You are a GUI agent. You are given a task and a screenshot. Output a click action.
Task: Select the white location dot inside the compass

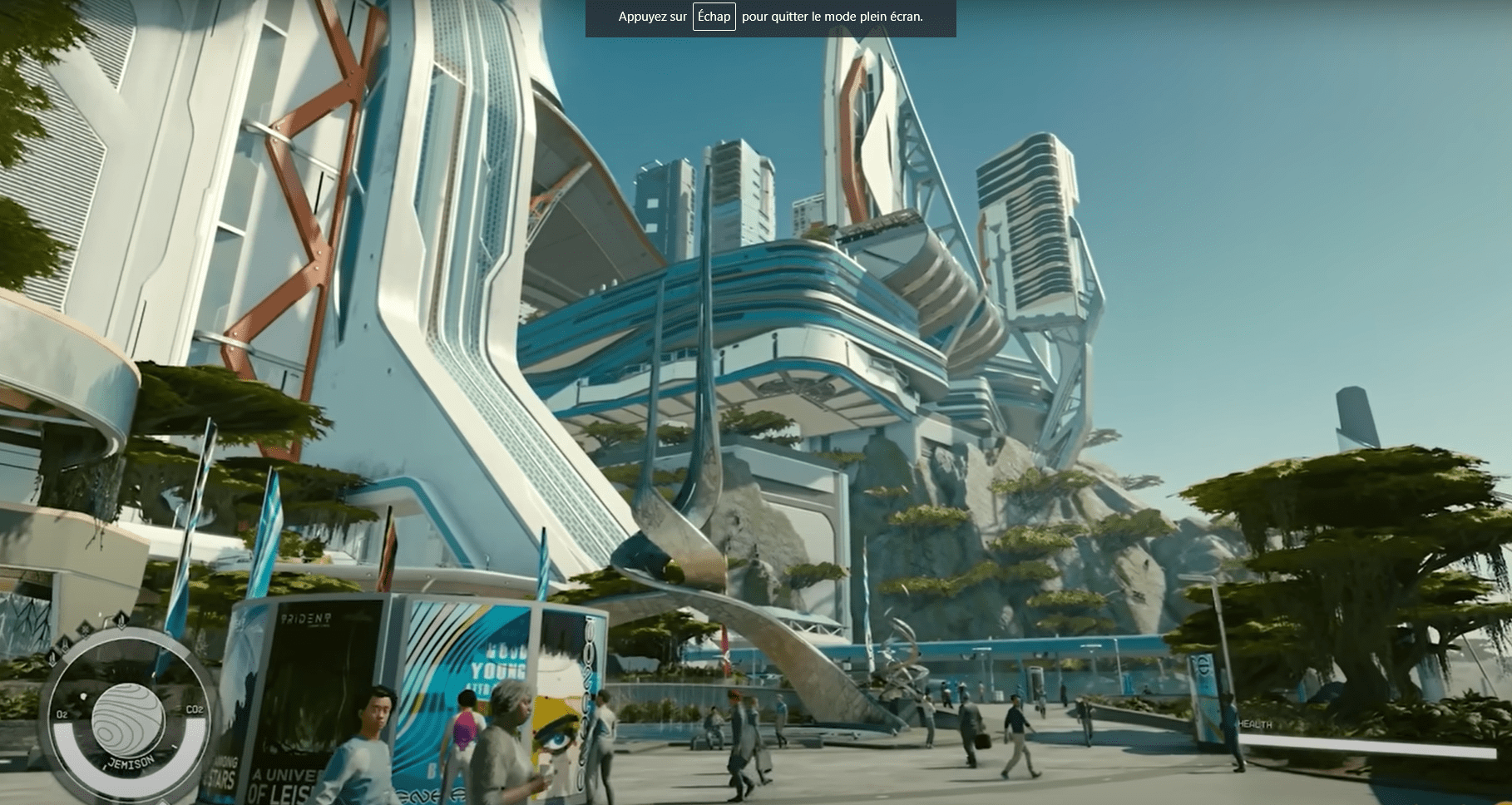coord(84,694)
